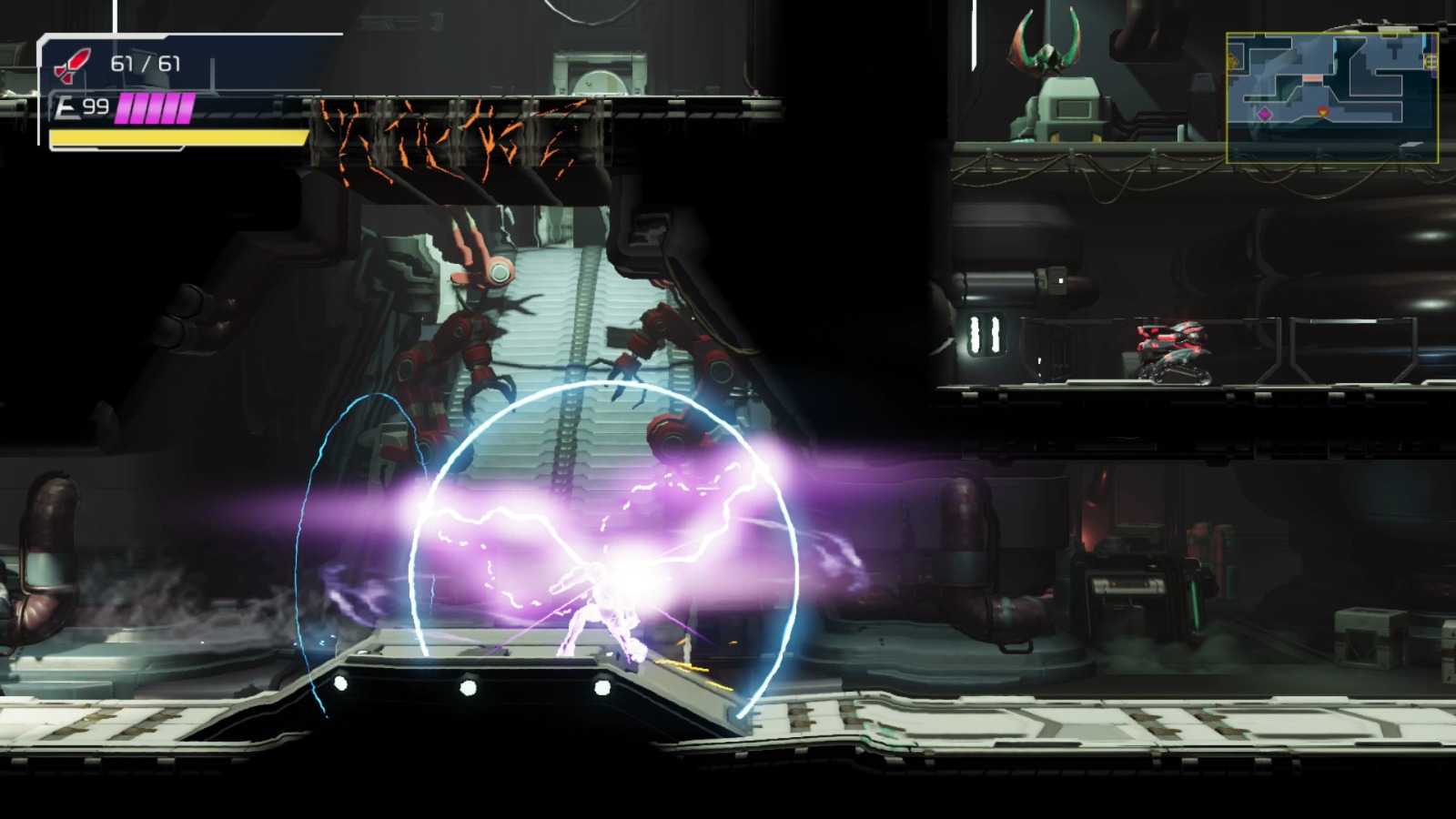Click the magenta diamond marker on the minimap
The width and height of the screenshot is (1456, 819).
tap(1265, 115)
